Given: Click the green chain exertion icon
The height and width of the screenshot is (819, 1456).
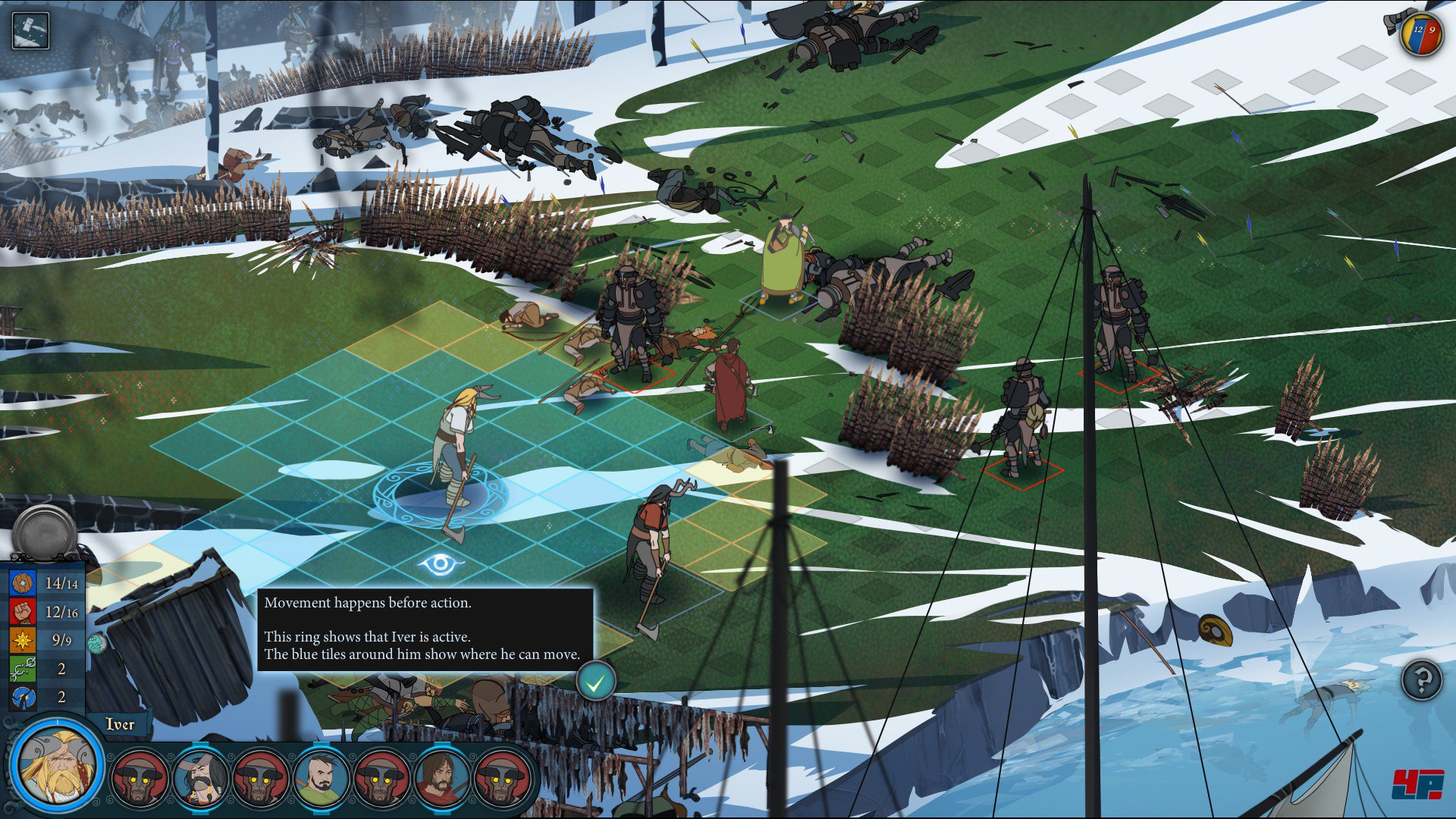Looking at the screenshot, I should [x=23, y=669].
